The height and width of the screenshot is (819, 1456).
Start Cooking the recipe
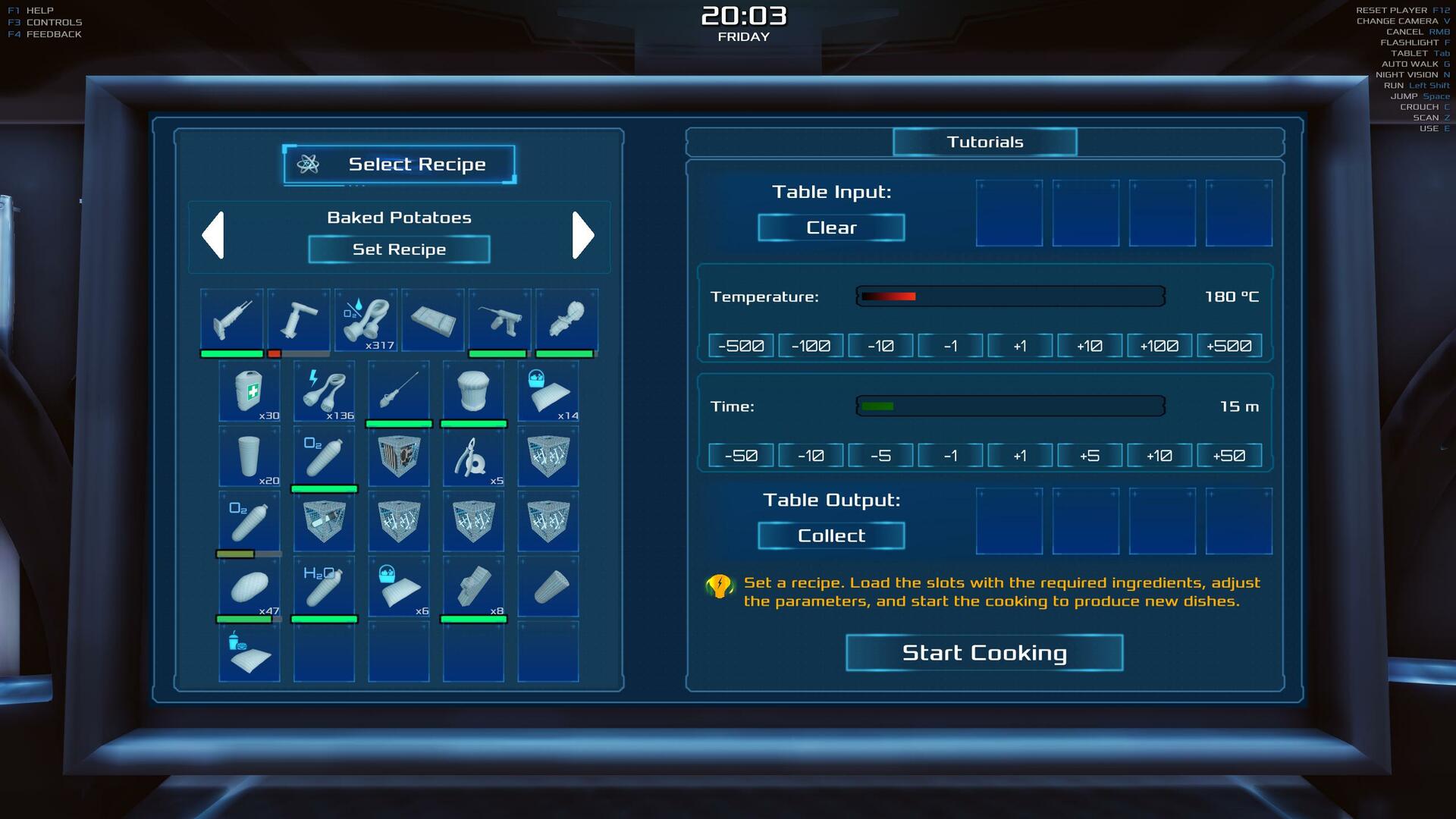tap(984, 653)
